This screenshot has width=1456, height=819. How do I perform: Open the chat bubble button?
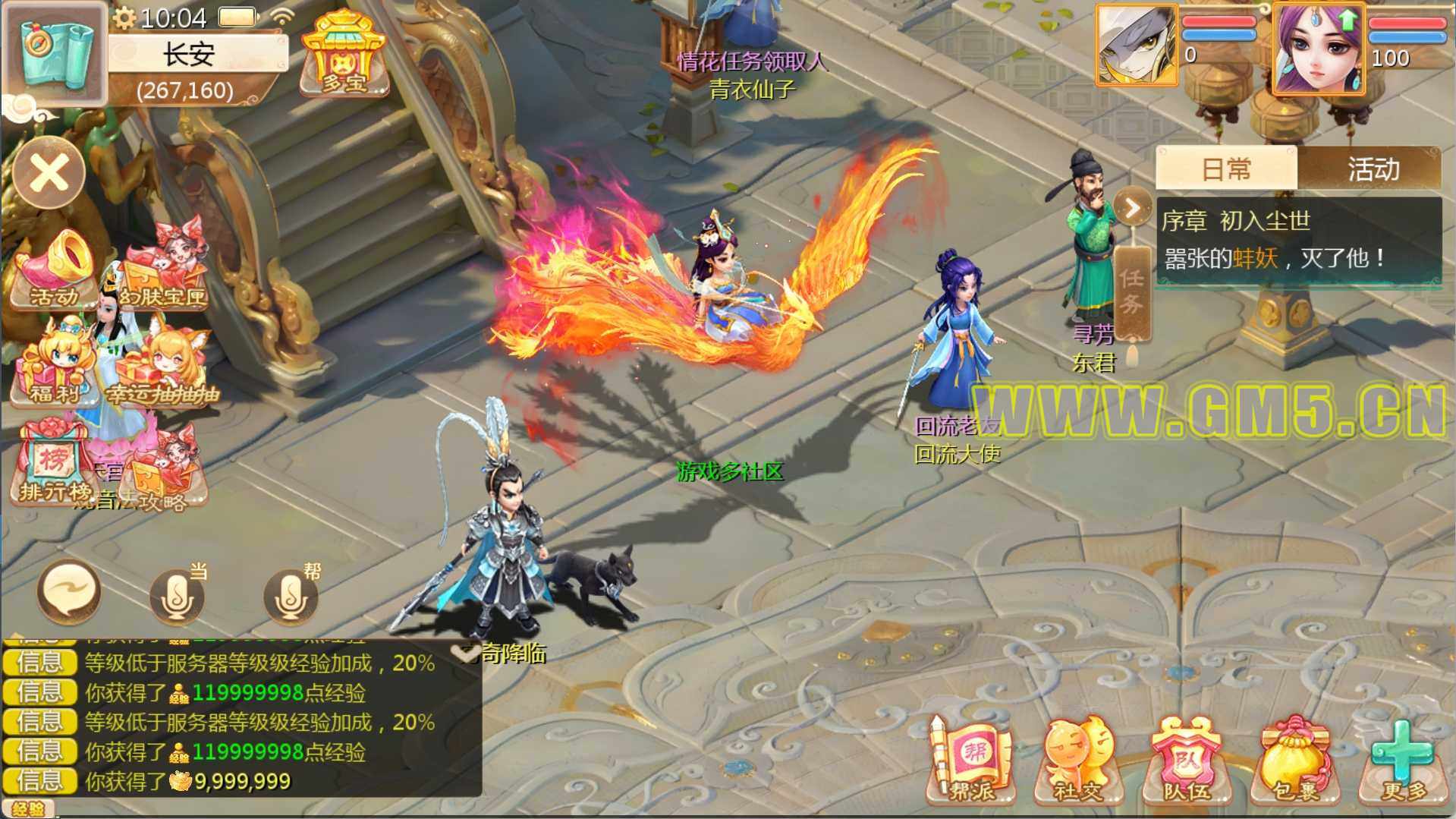click(68, 592)
